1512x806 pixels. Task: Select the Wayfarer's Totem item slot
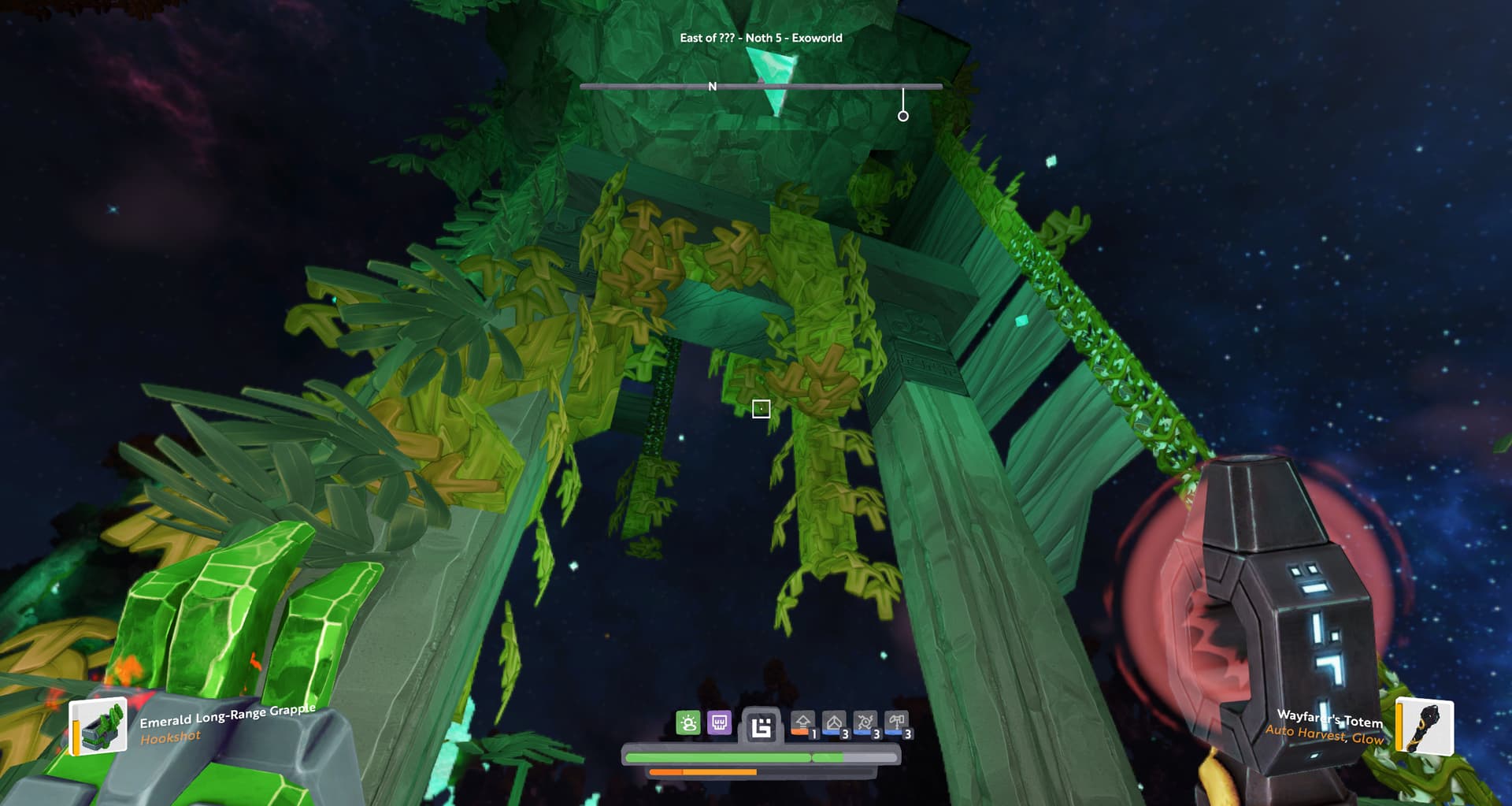1425,726
